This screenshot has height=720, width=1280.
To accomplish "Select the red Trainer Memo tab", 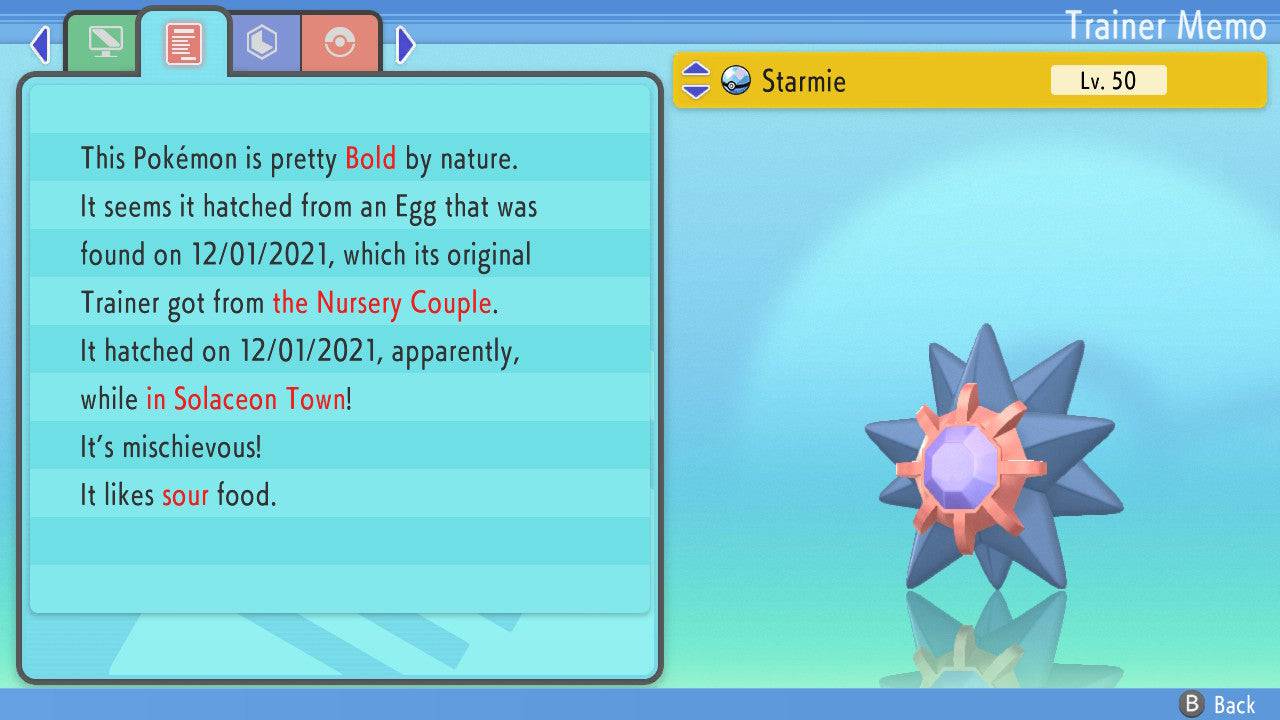I will pyautogui.click(x=183, y=44).
